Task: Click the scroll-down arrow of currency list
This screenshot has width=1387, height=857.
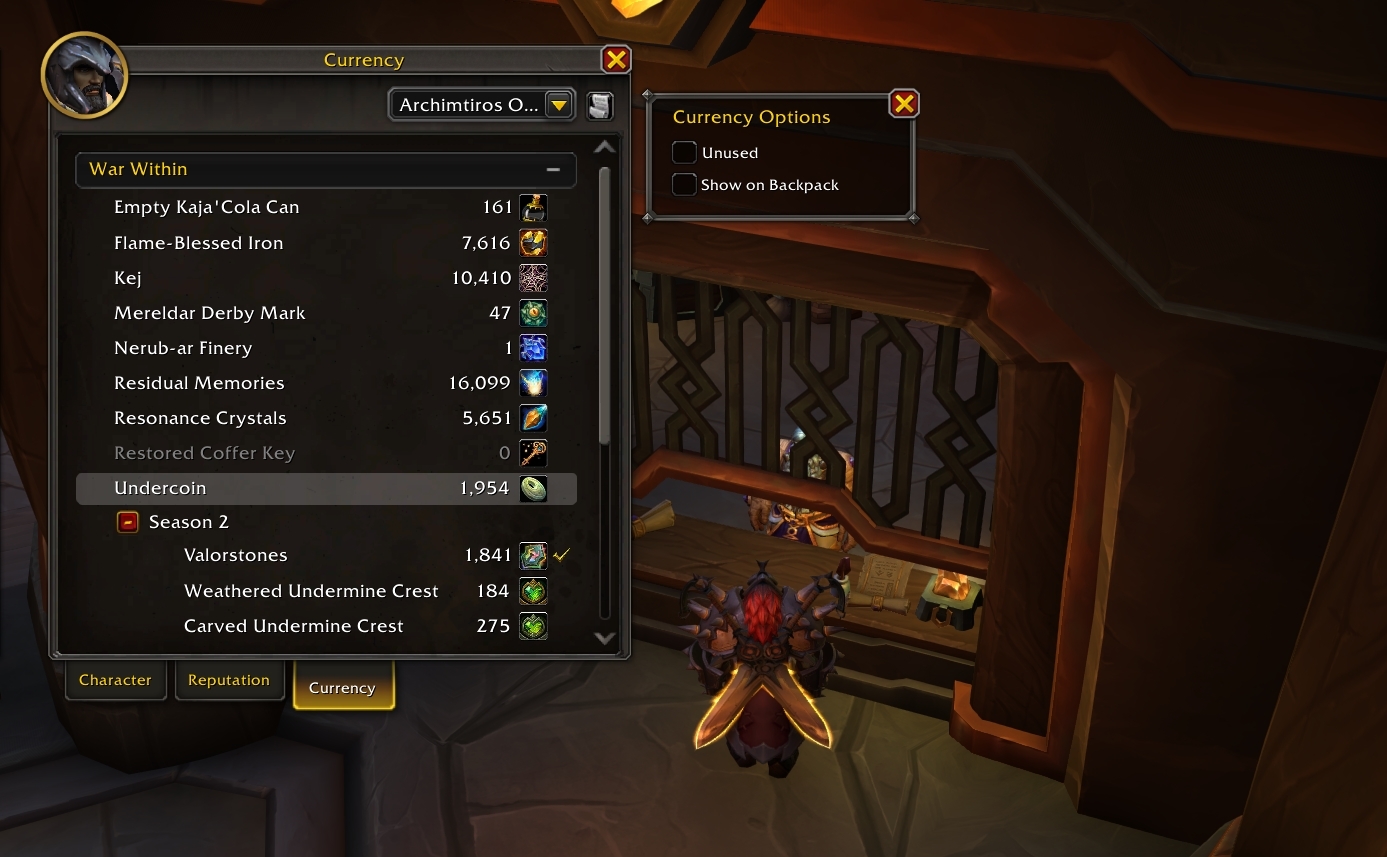Action: point(604,637)
